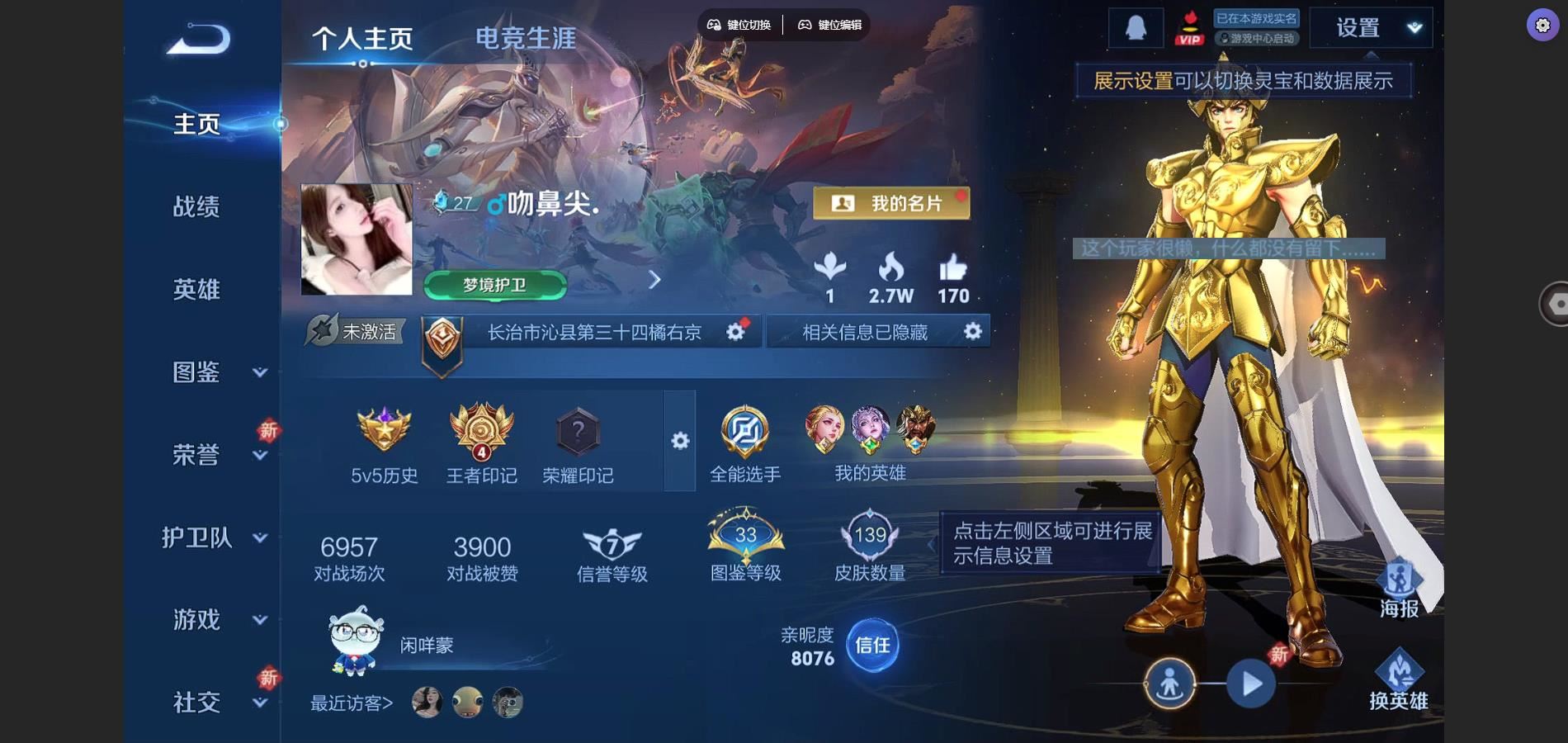Click the player avatar portrait
The image size is (1568, 743).
(x=357, y=239)
